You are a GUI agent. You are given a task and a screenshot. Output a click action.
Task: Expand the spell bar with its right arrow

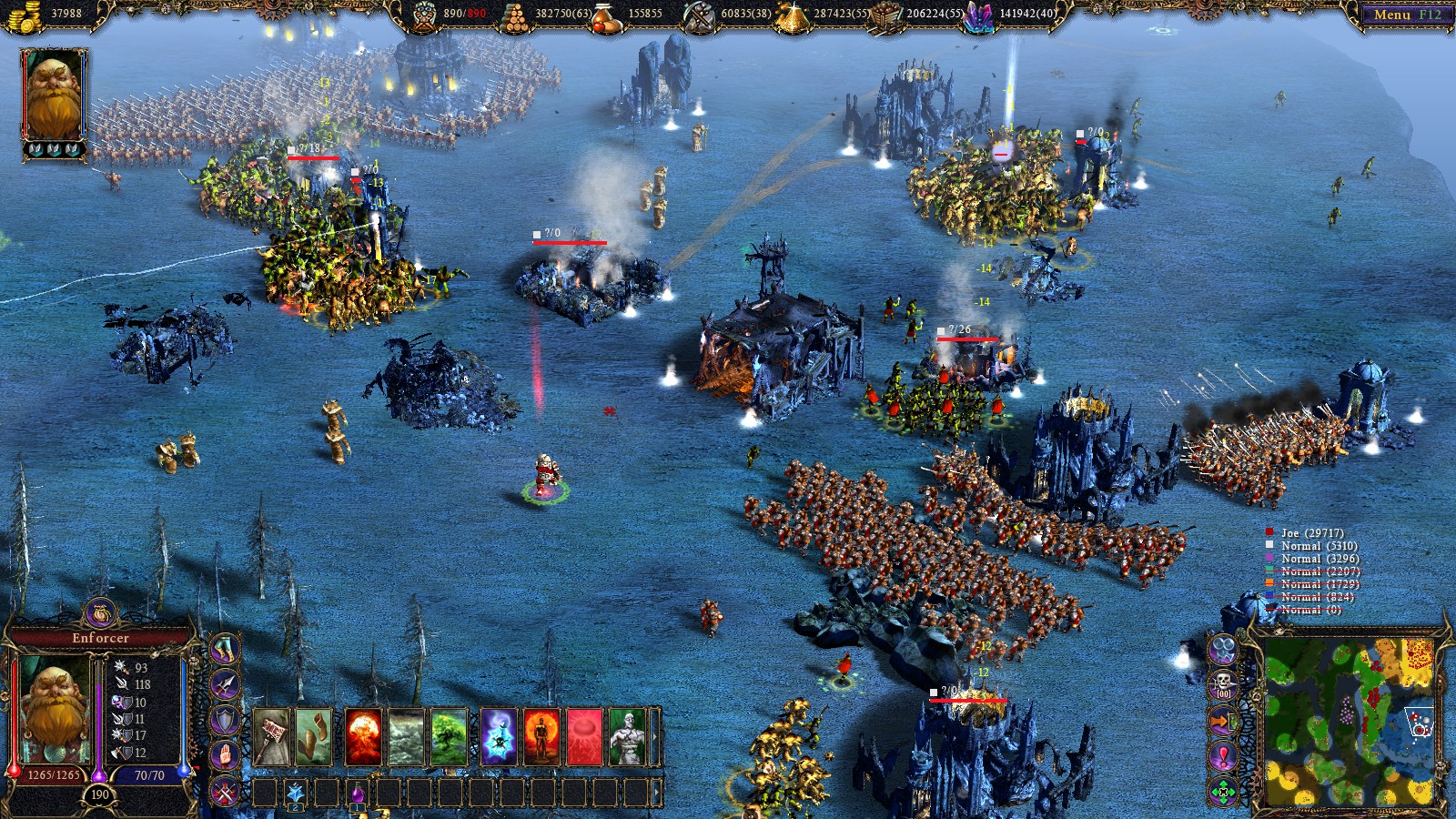(654, 737)
